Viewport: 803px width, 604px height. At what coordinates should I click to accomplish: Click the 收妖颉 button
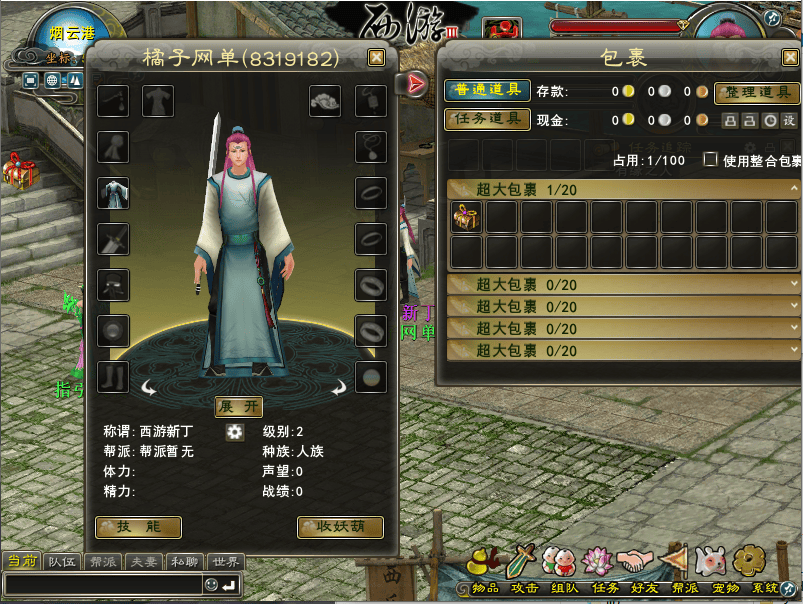340,527
